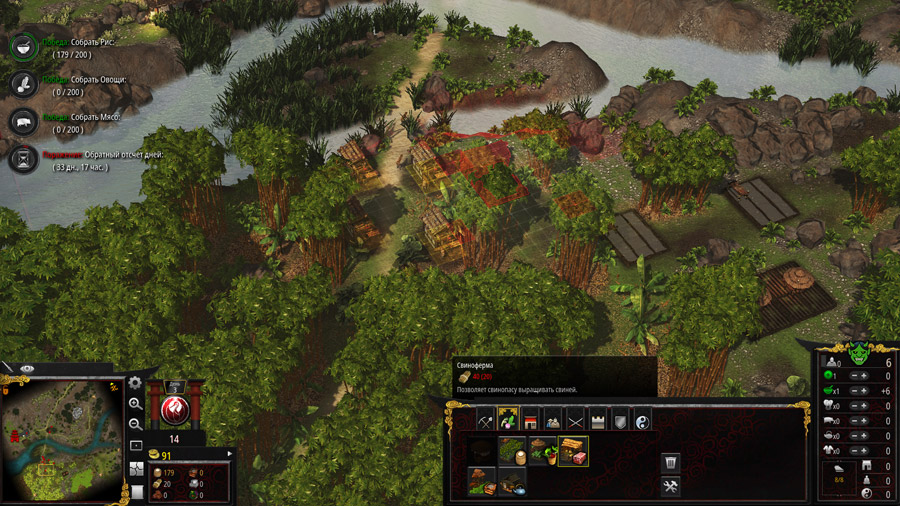Click on the minimap
This screenshot has width=900, height=506.
click(x=62, y=438)
